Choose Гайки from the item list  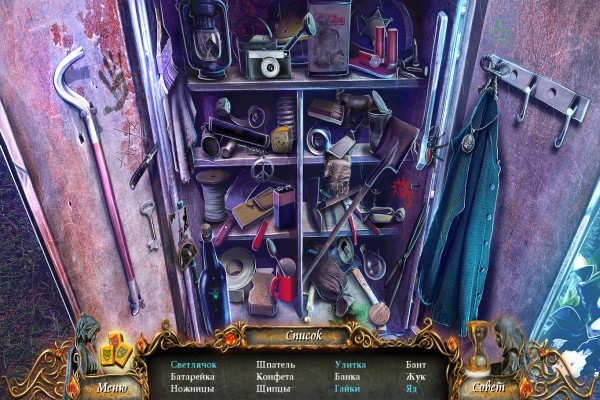[x=347, y=388]
